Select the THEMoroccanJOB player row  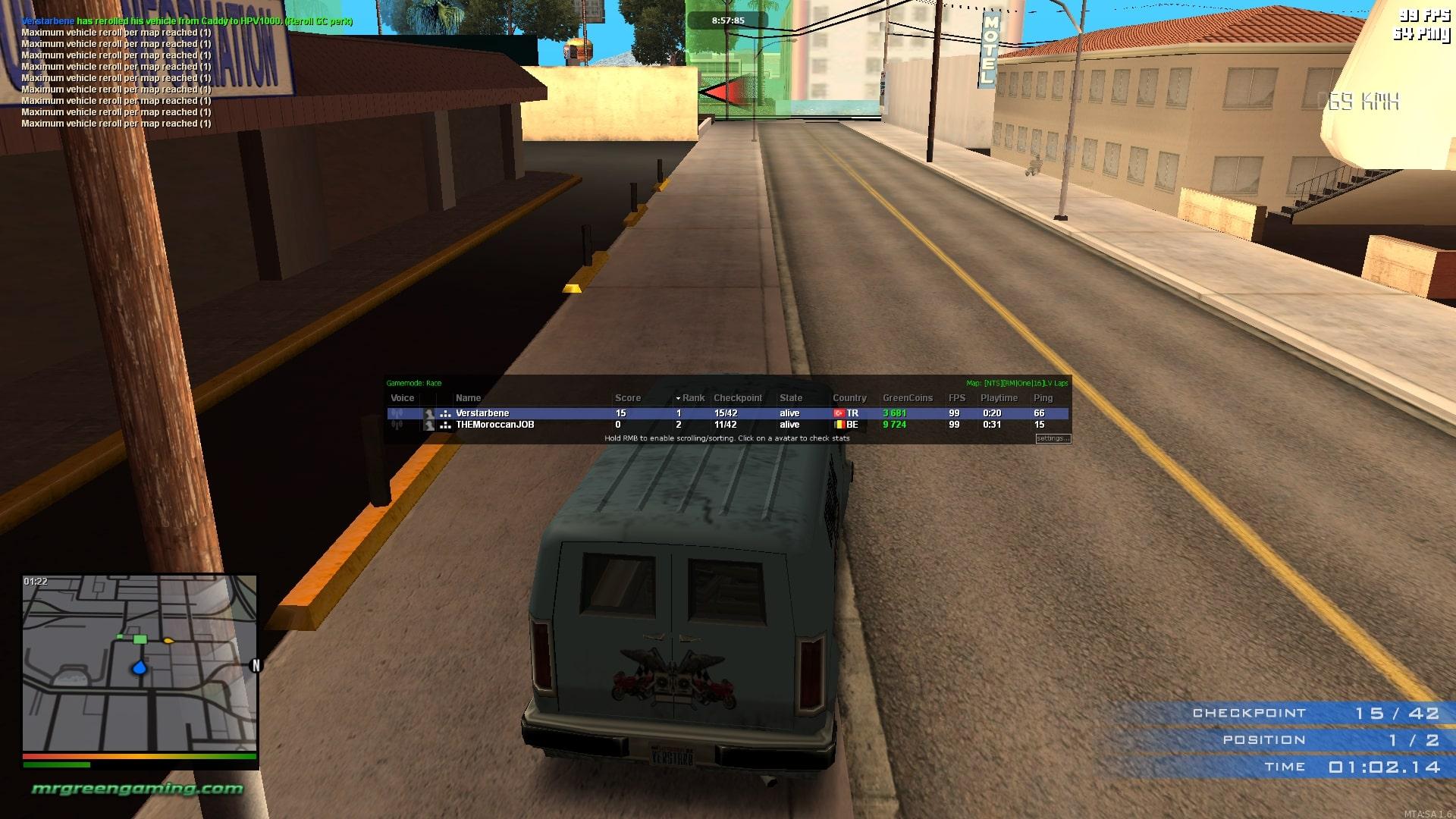(x=531, y=425)
